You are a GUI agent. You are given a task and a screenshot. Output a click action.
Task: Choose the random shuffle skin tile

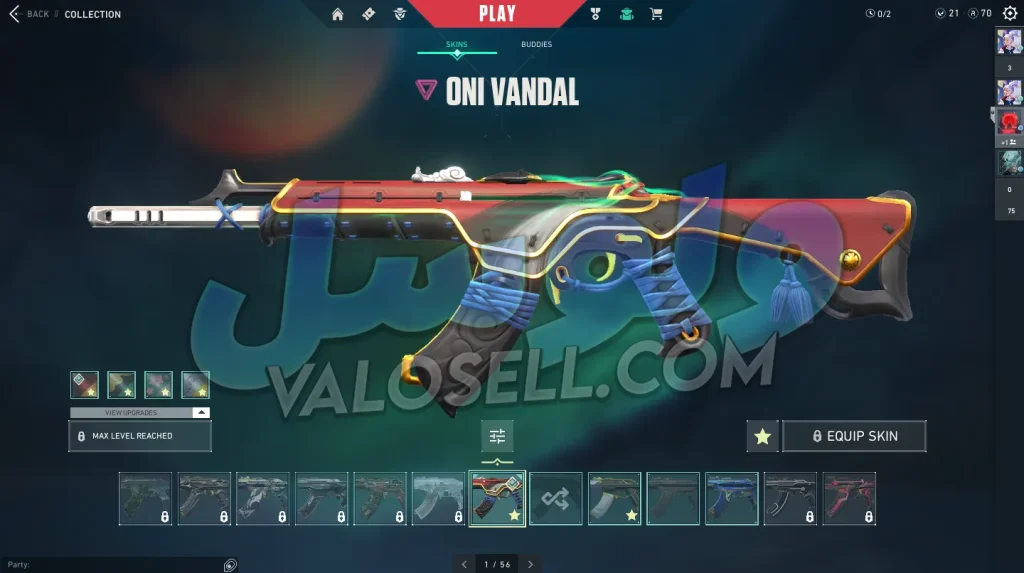(555, 499)
